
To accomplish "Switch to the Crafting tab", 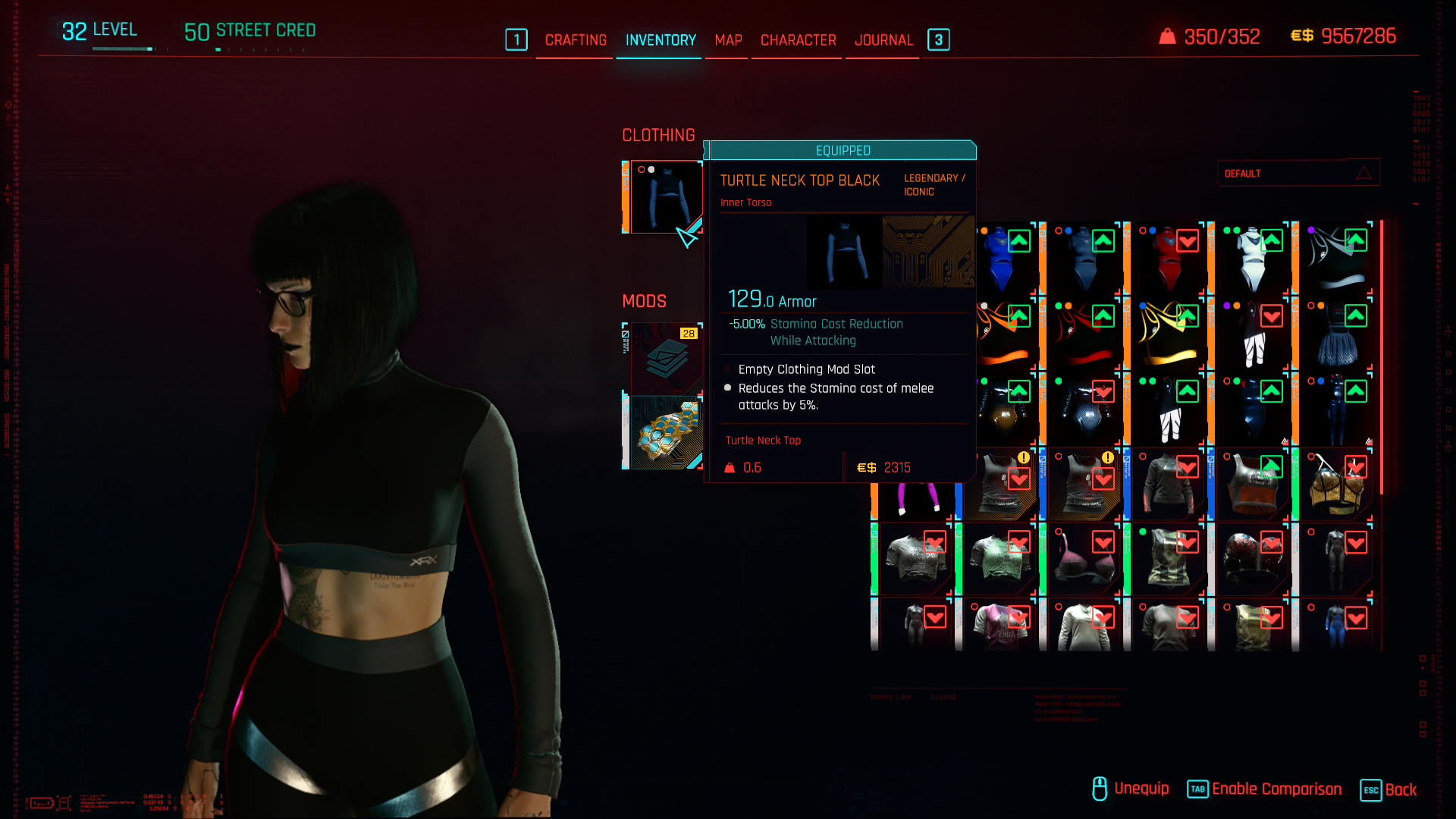I will click(x=576, y=40).
